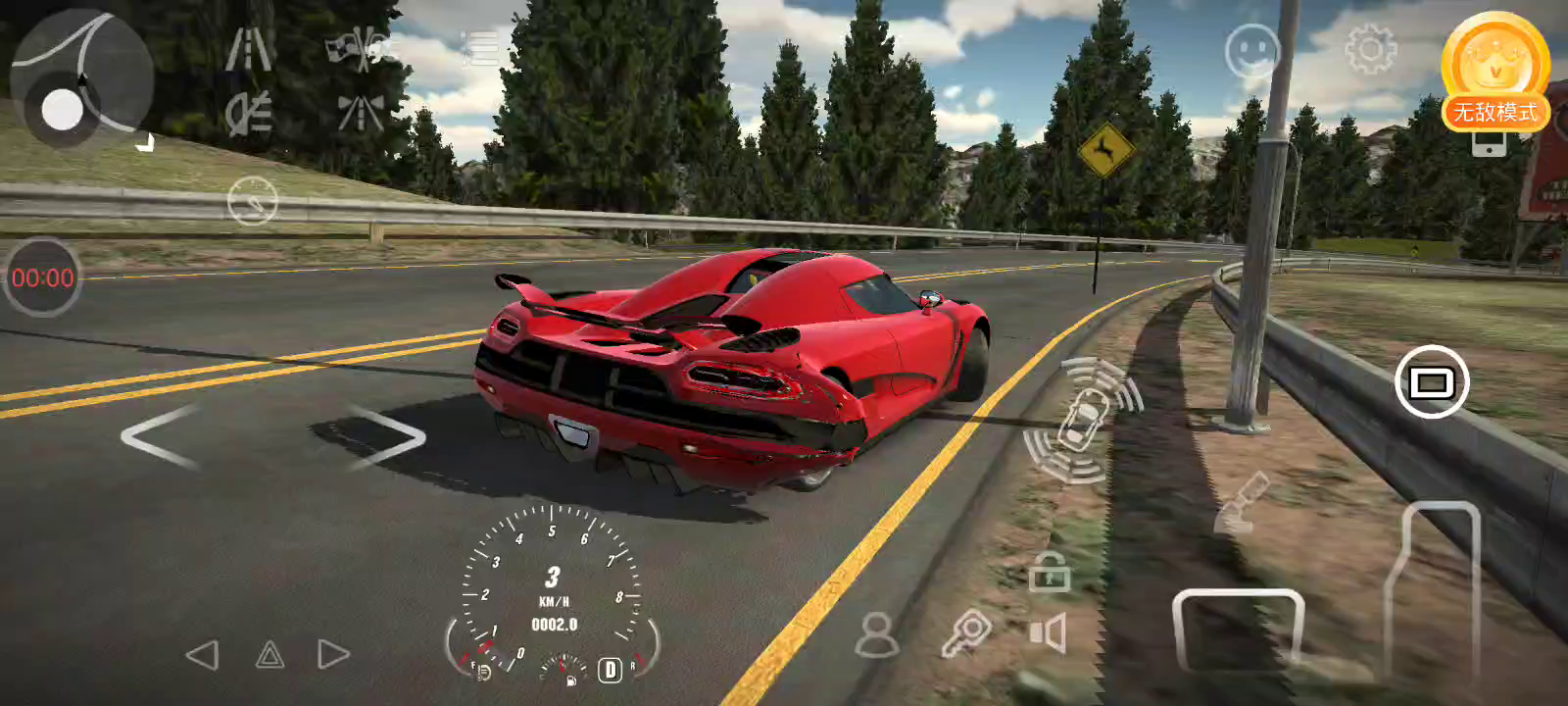Open the gear settings menu

point(1370,49)
